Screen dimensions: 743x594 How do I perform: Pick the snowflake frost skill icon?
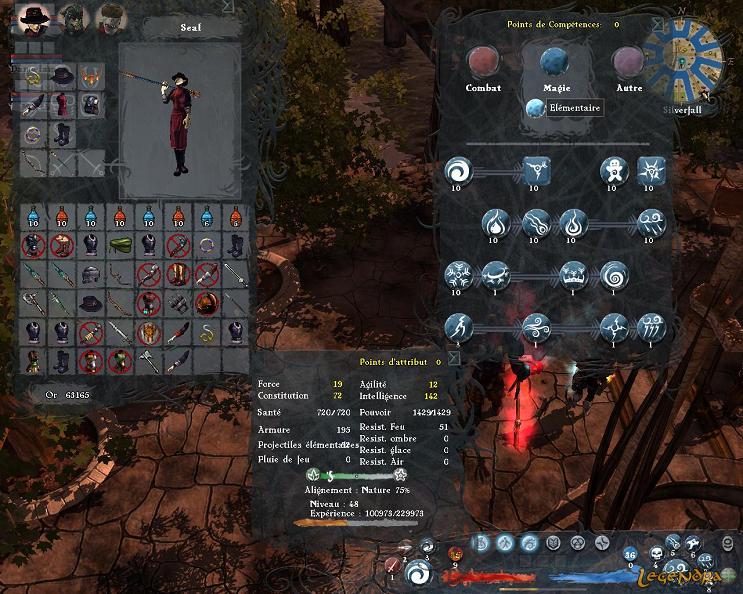[x=458, y=274]
